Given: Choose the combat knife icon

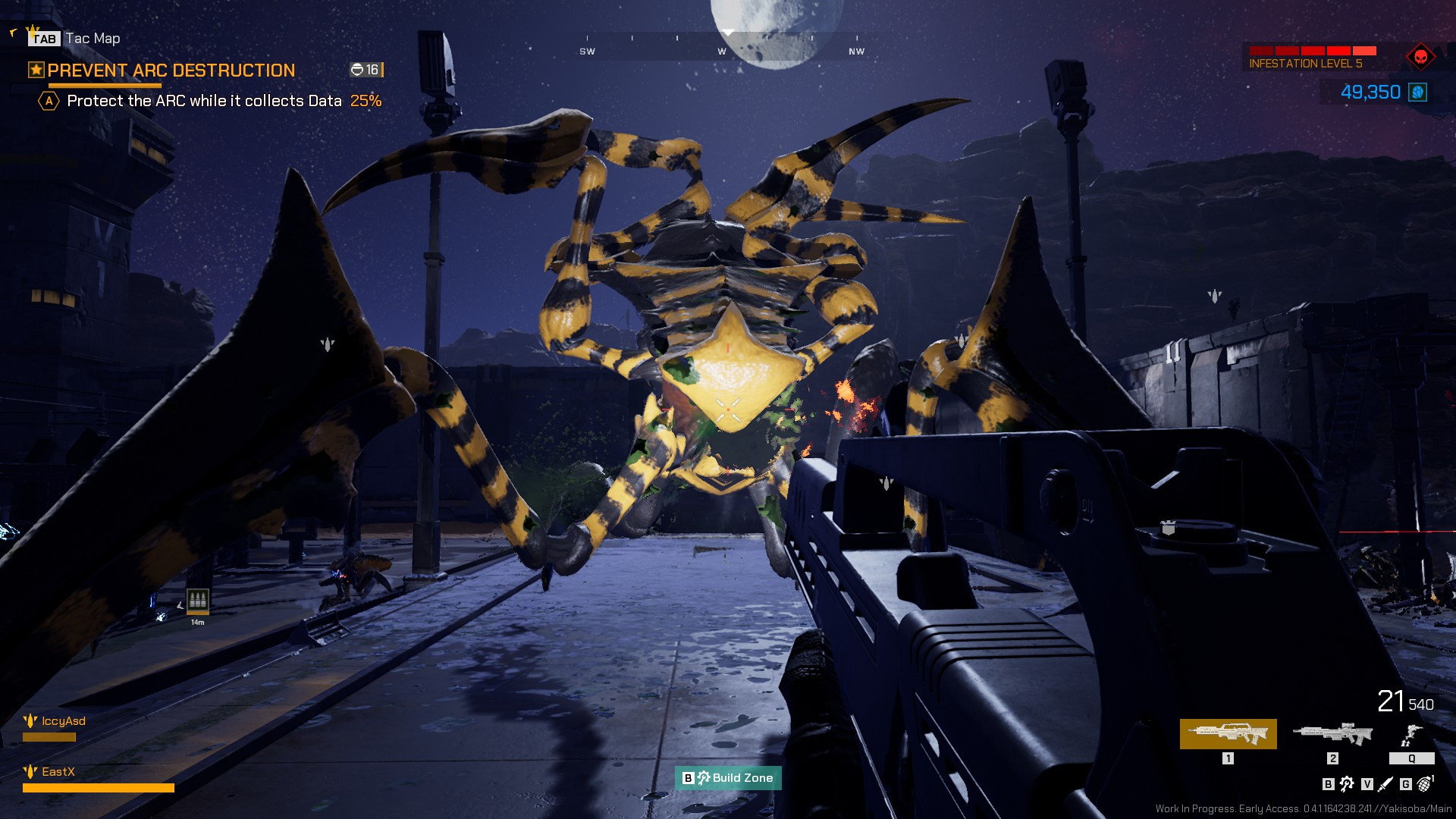Looking at the screenshot, I should coord(1385,784).
